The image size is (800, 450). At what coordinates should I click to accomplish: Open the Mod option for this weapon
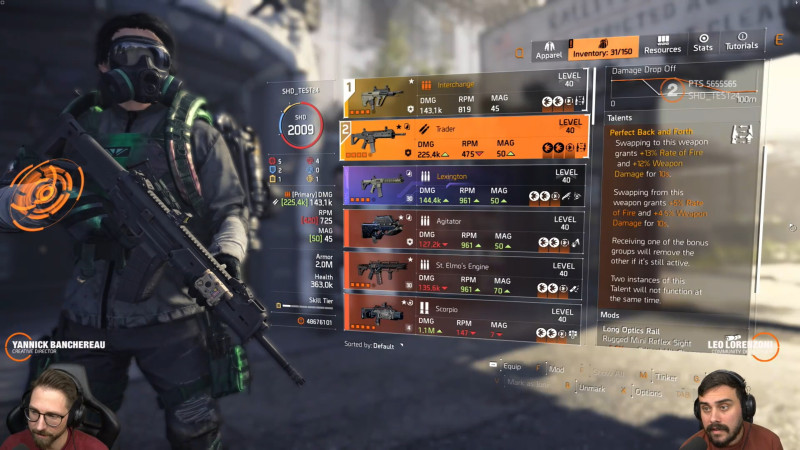point(556,369)
